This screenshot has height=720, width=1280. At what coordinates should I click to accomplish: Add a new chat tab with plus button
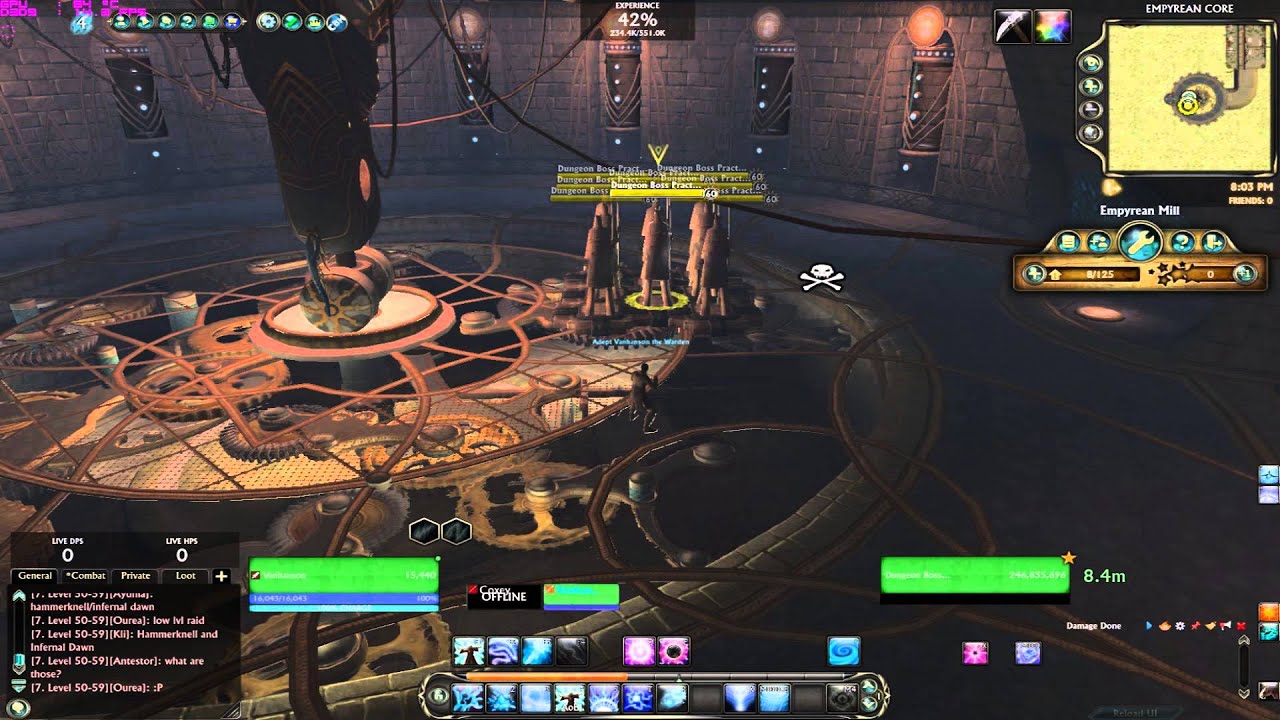tap(221, 576)
